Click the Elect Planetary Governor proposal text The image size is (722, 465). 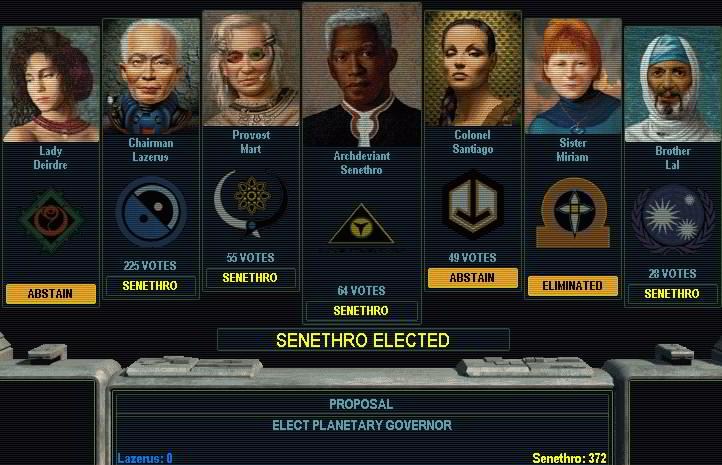tap(361, 425)
